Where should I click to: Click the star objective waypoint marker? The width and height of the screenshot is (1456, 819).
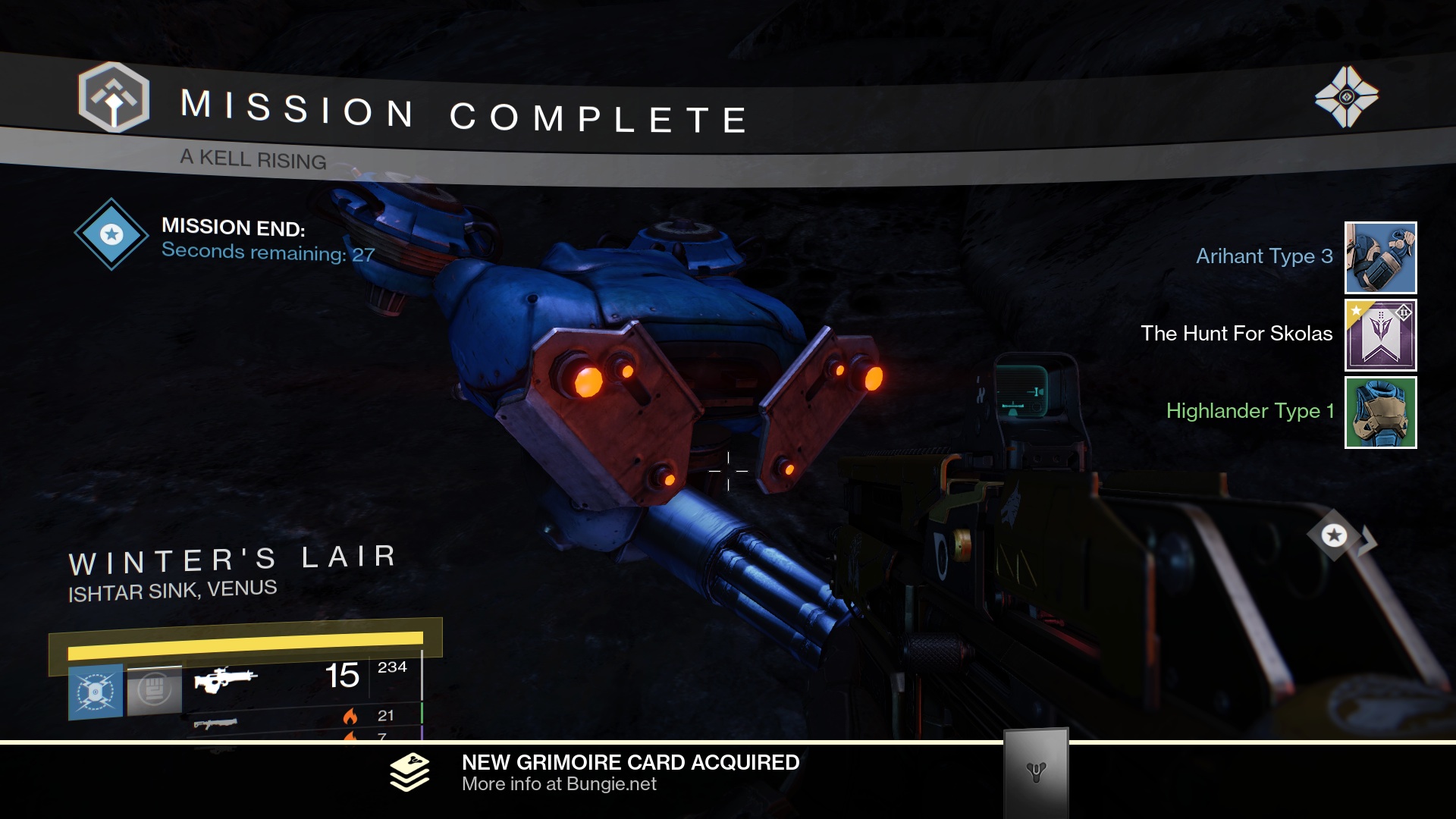tap(1334, 535)
